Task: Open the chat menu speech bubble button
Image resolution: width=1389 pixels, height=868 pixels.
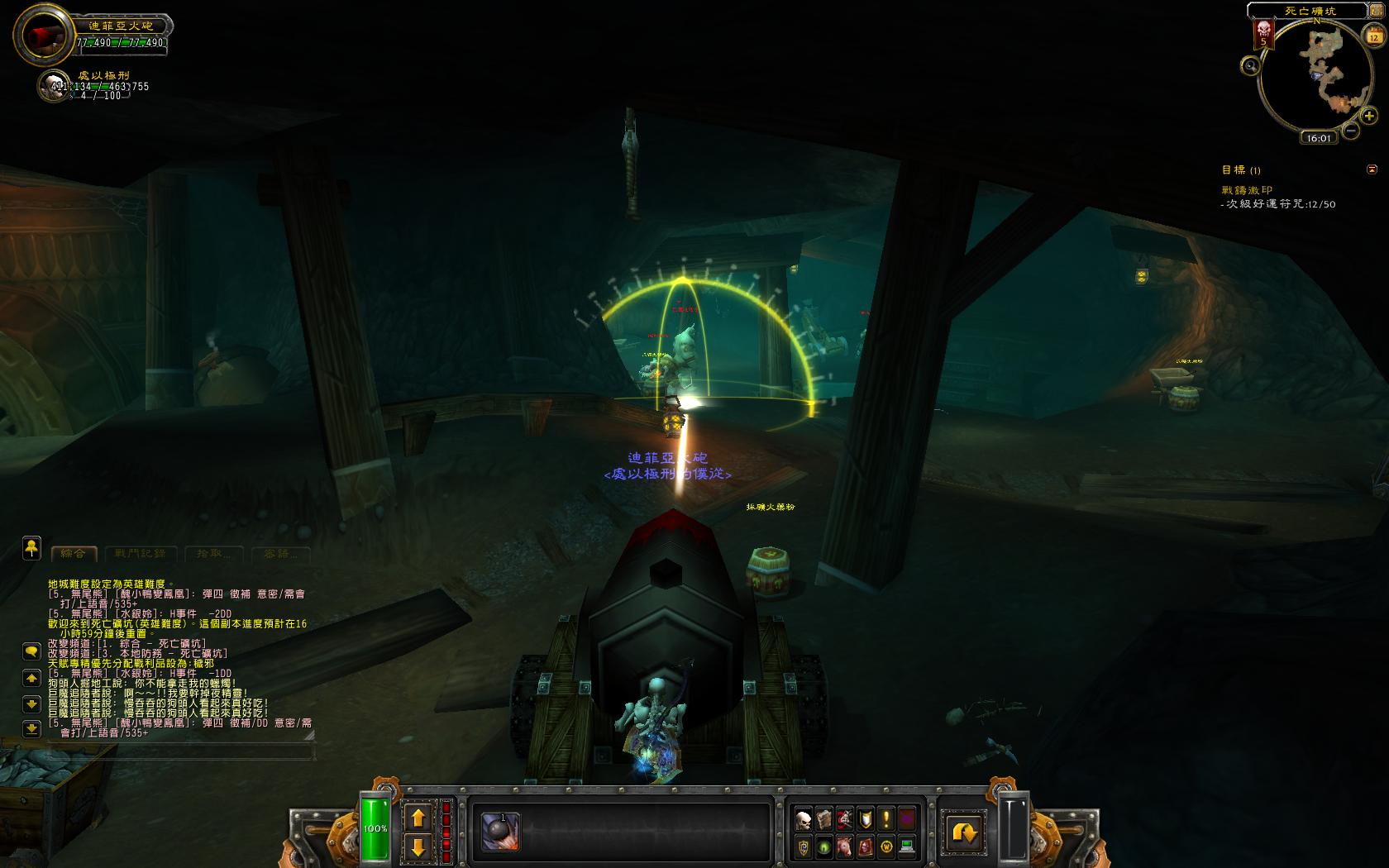Action: [31, 651]
